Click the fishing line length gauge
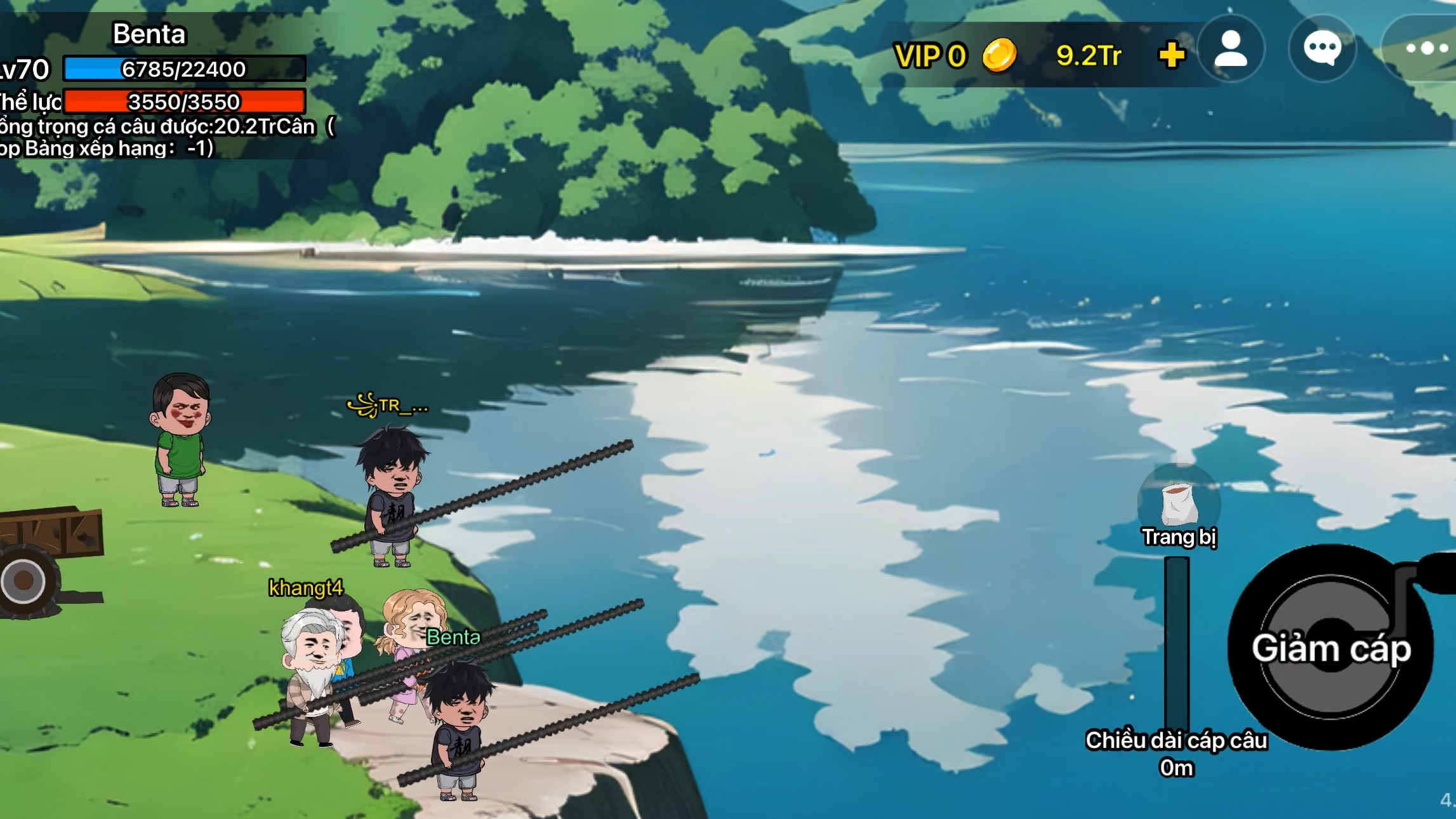This screenshot has height=819, width=1456. 1176,643
